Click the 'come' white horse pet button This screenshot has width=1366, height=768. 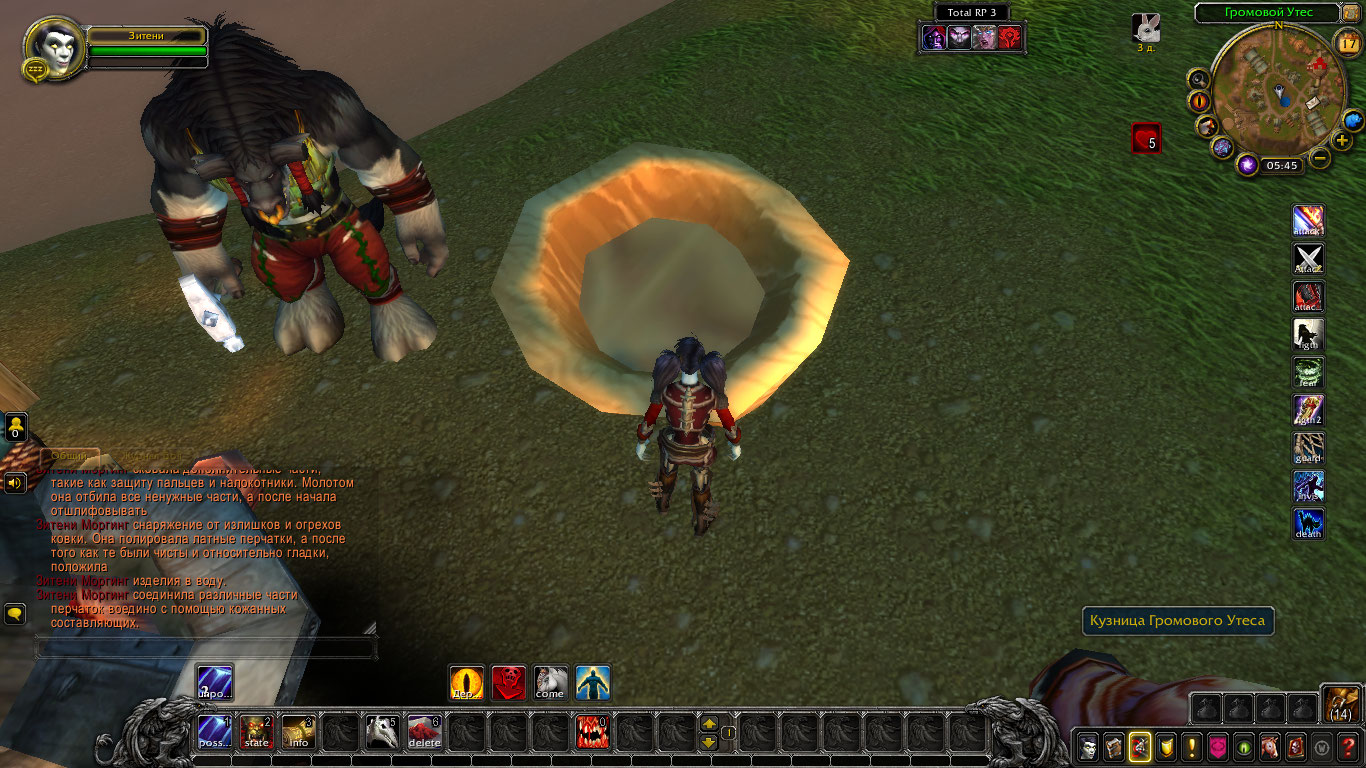coord(550,683)
